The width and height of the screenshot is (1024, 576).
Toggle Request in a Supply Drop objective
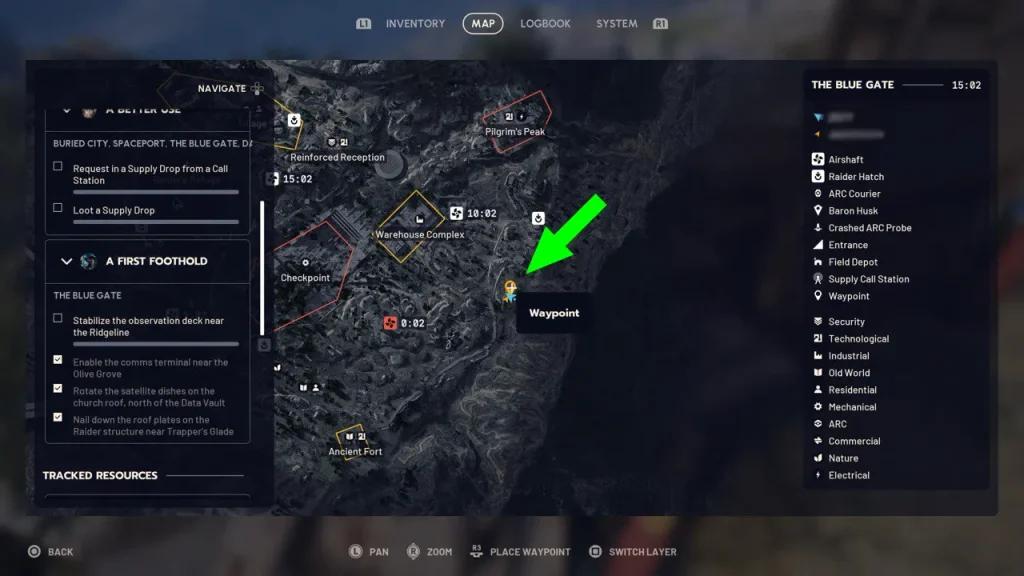tap(58, 167)
